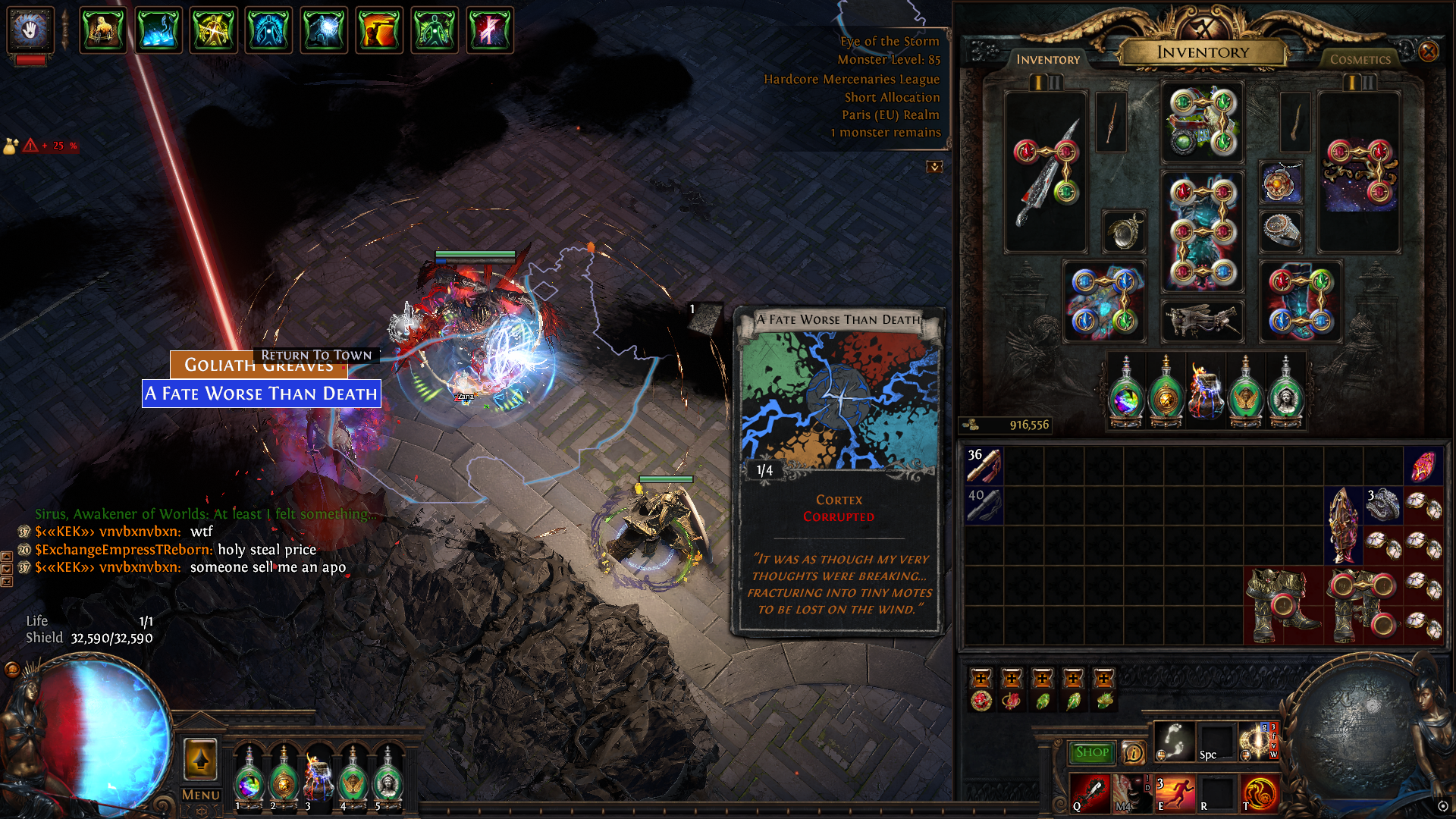
Task: Select the equipped boots slot
Action: pos(1301,302)
